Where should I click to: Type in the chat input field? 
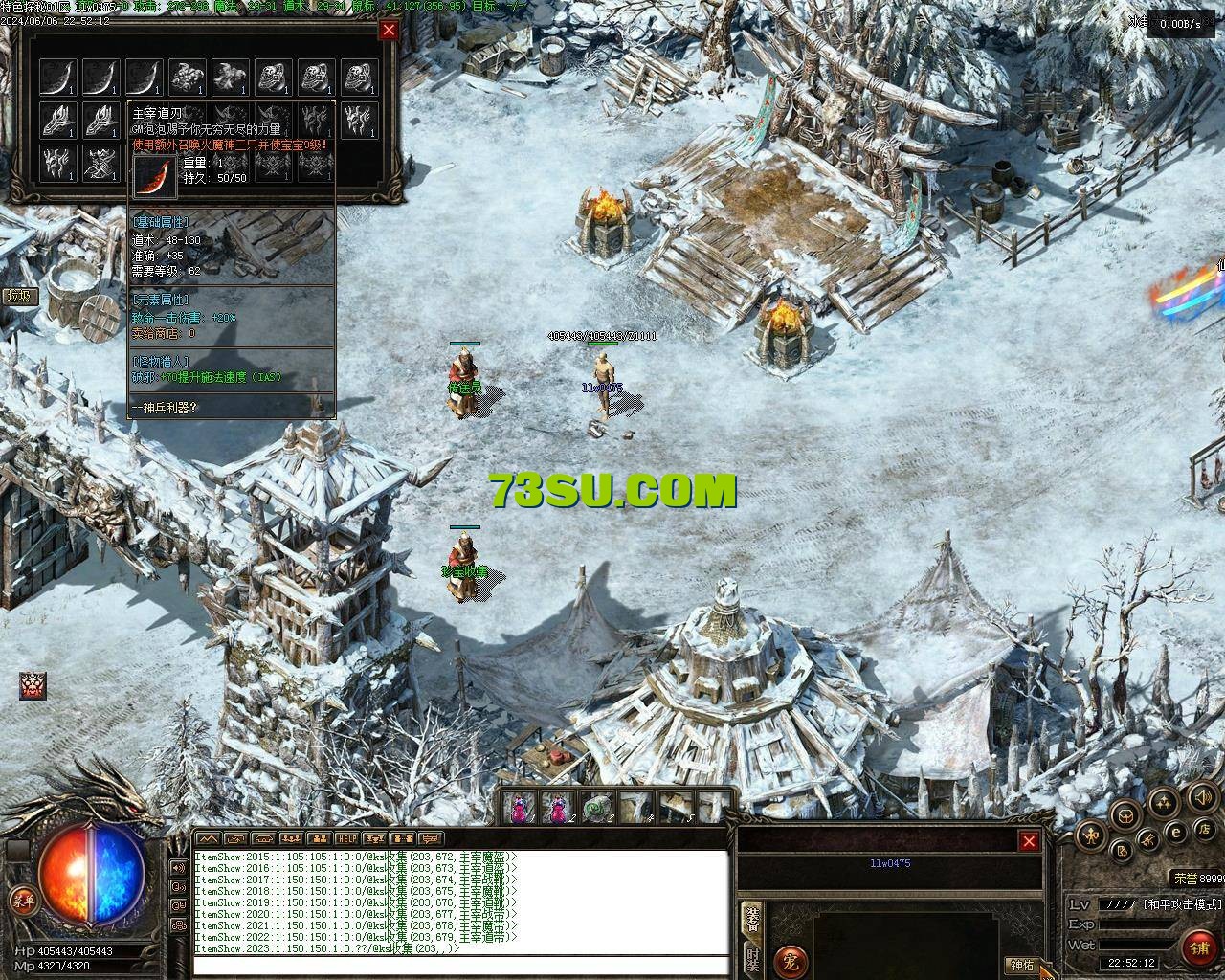tap(459, 965)
